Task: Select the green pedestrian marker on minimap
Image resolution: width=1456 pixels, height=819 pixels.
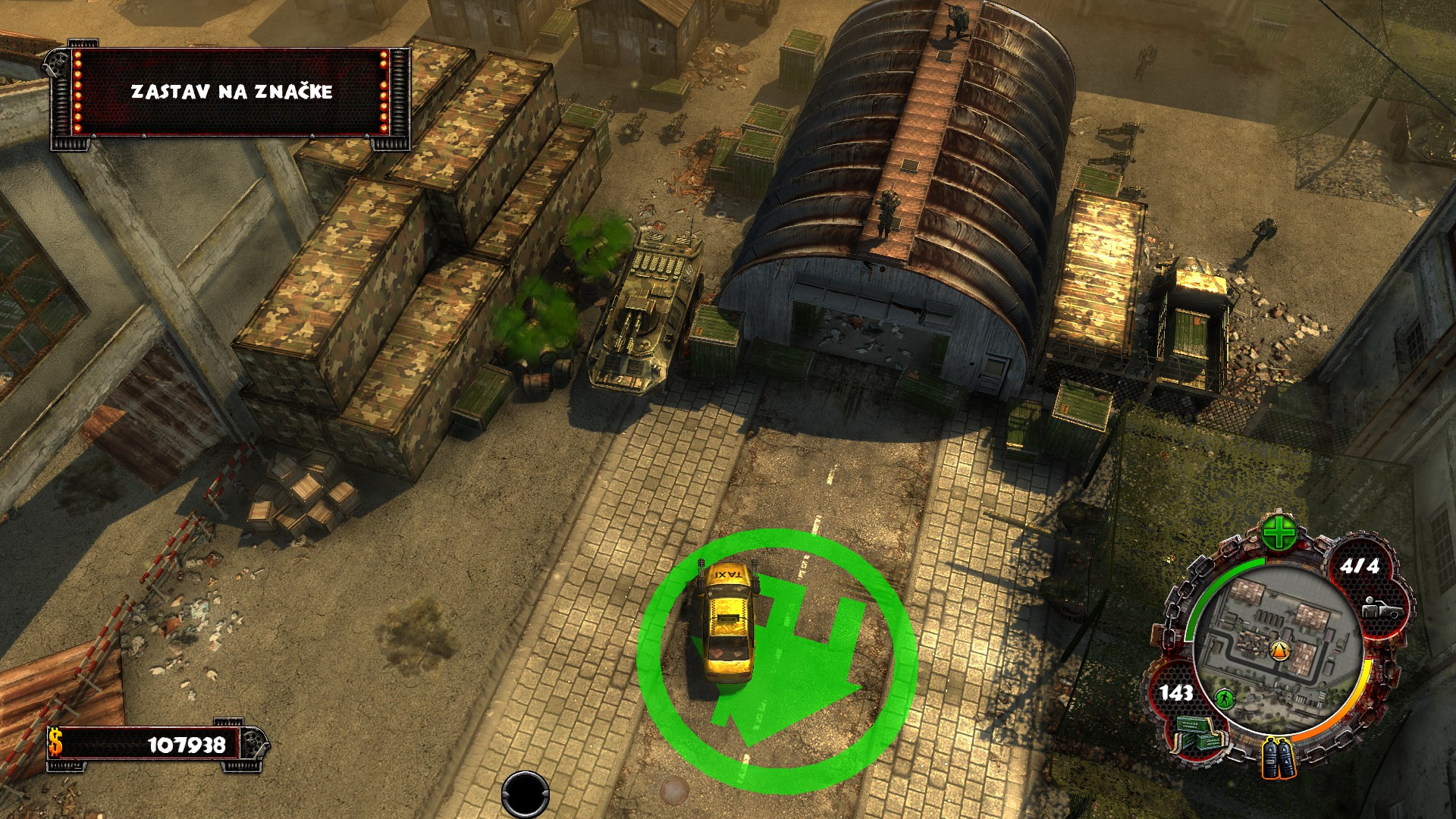Action: pyautogui.click(x=1223, y=698)
